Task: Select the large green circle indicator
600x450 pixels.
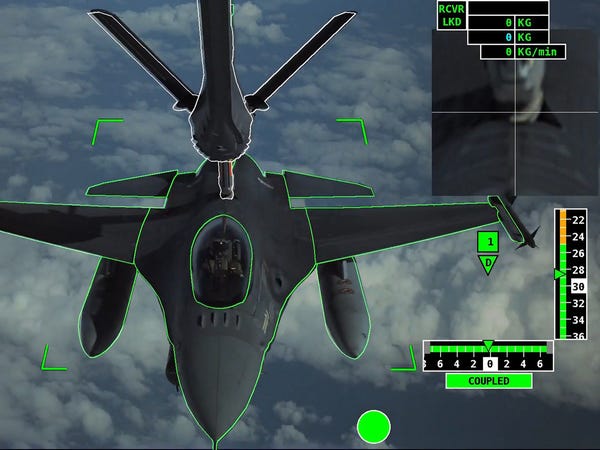Action: 373,427
